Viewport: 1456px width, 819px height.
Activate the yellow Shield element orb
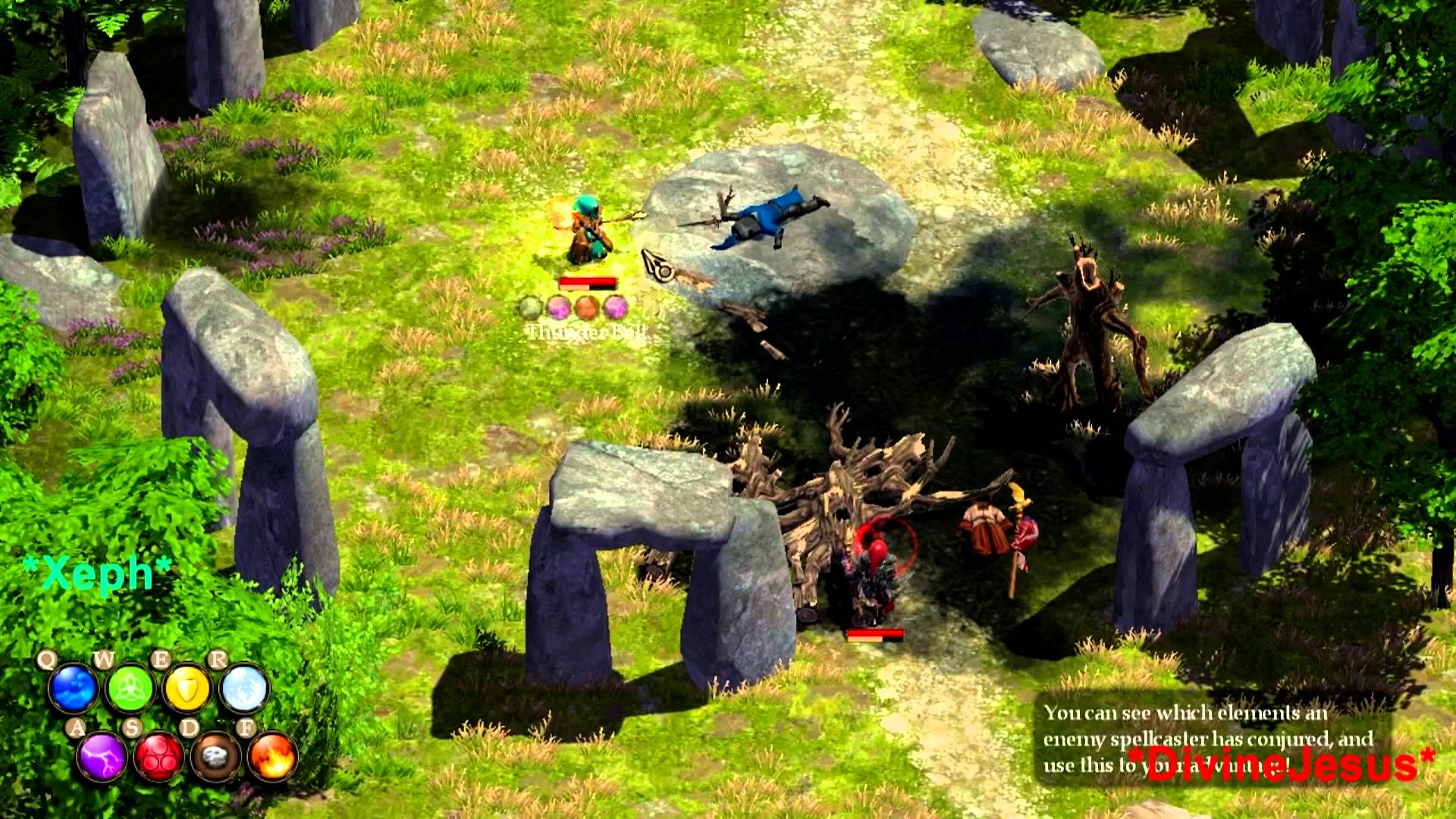[187, 689]
